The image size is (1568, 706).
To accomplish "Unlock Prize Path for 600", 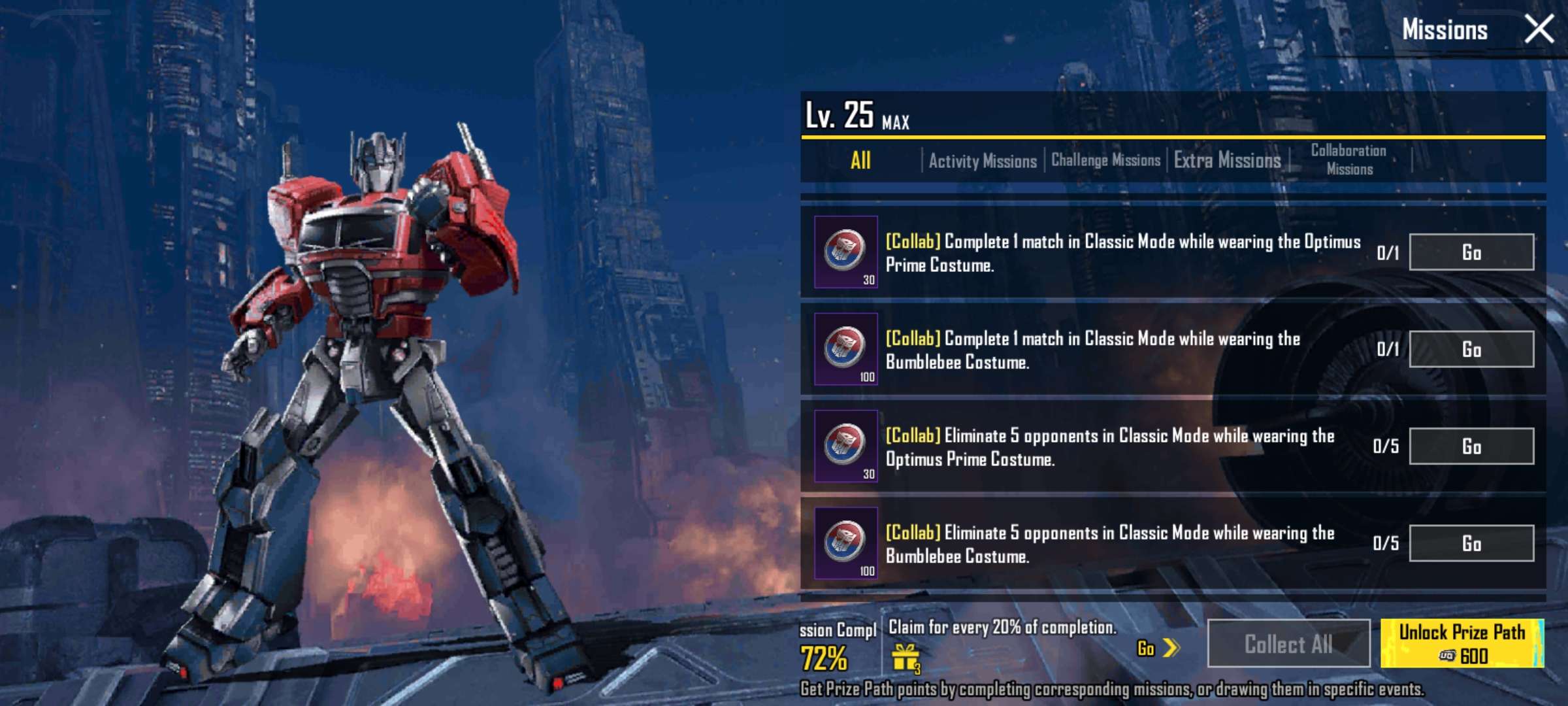I will pos(1462,644).
